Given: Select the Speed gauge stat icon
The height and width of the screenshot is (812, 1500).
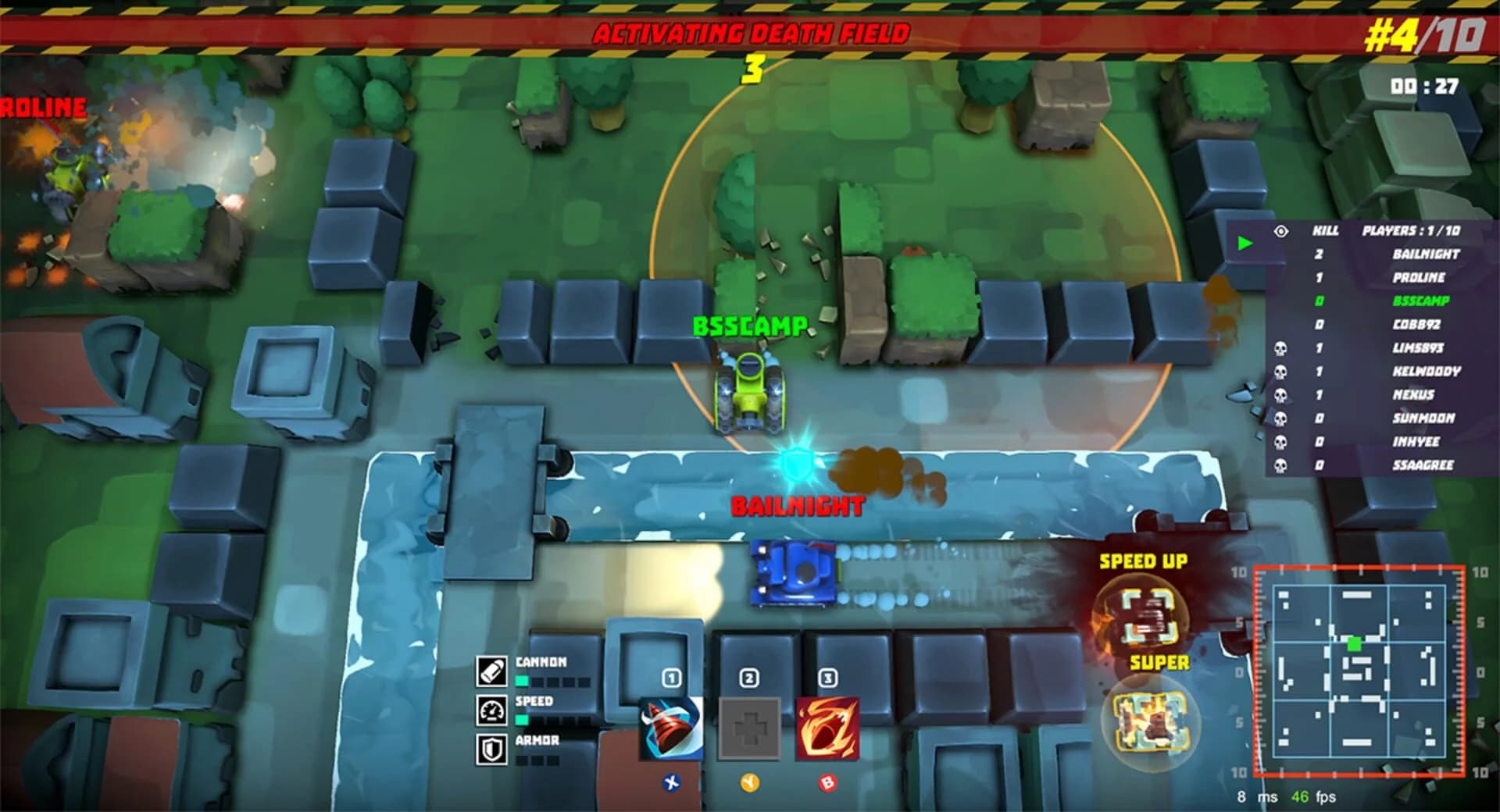Looking at the screenshot, I should coord(492,712).
